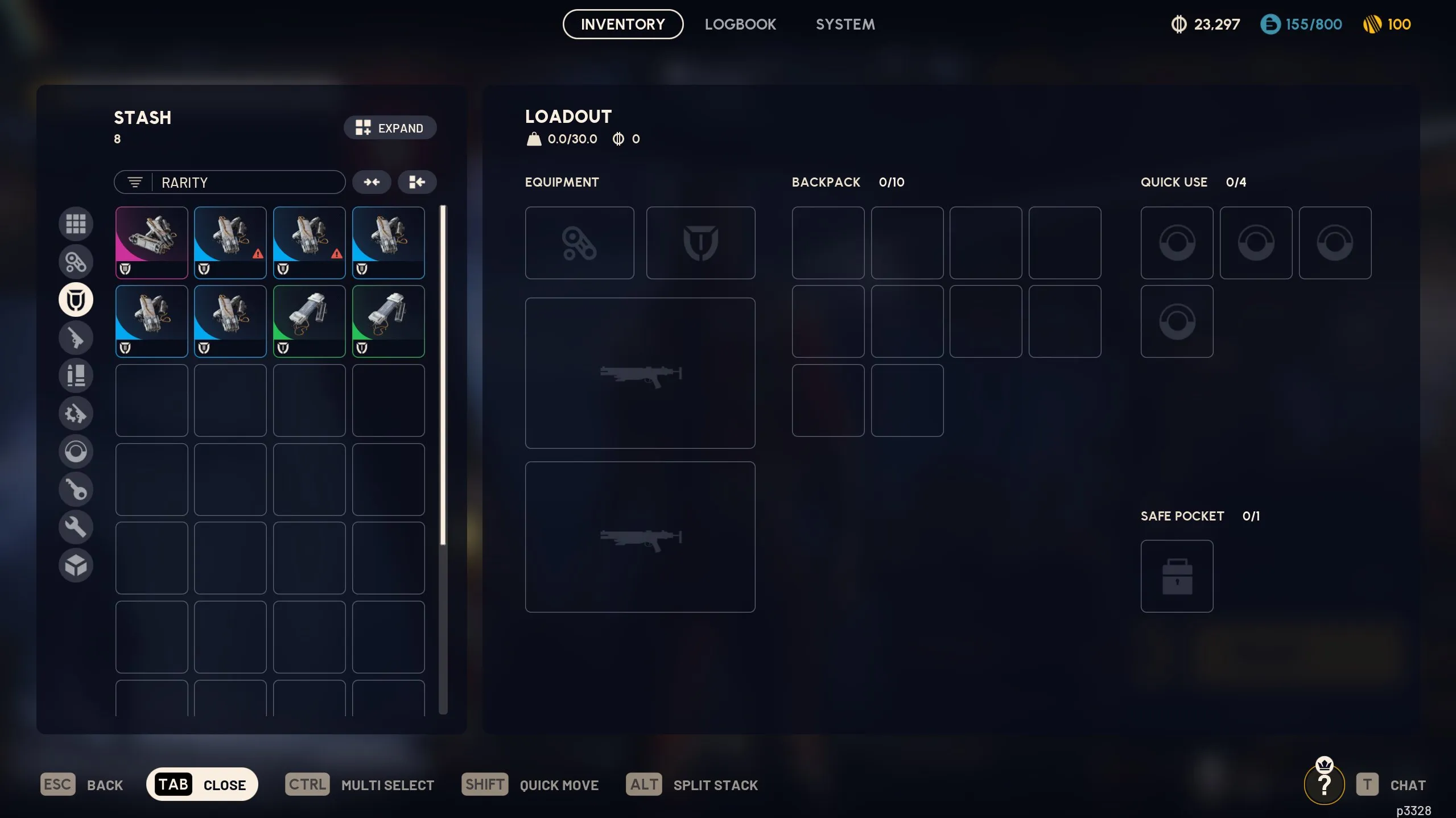Open the ammunition category filter

[x=76, y=375]
